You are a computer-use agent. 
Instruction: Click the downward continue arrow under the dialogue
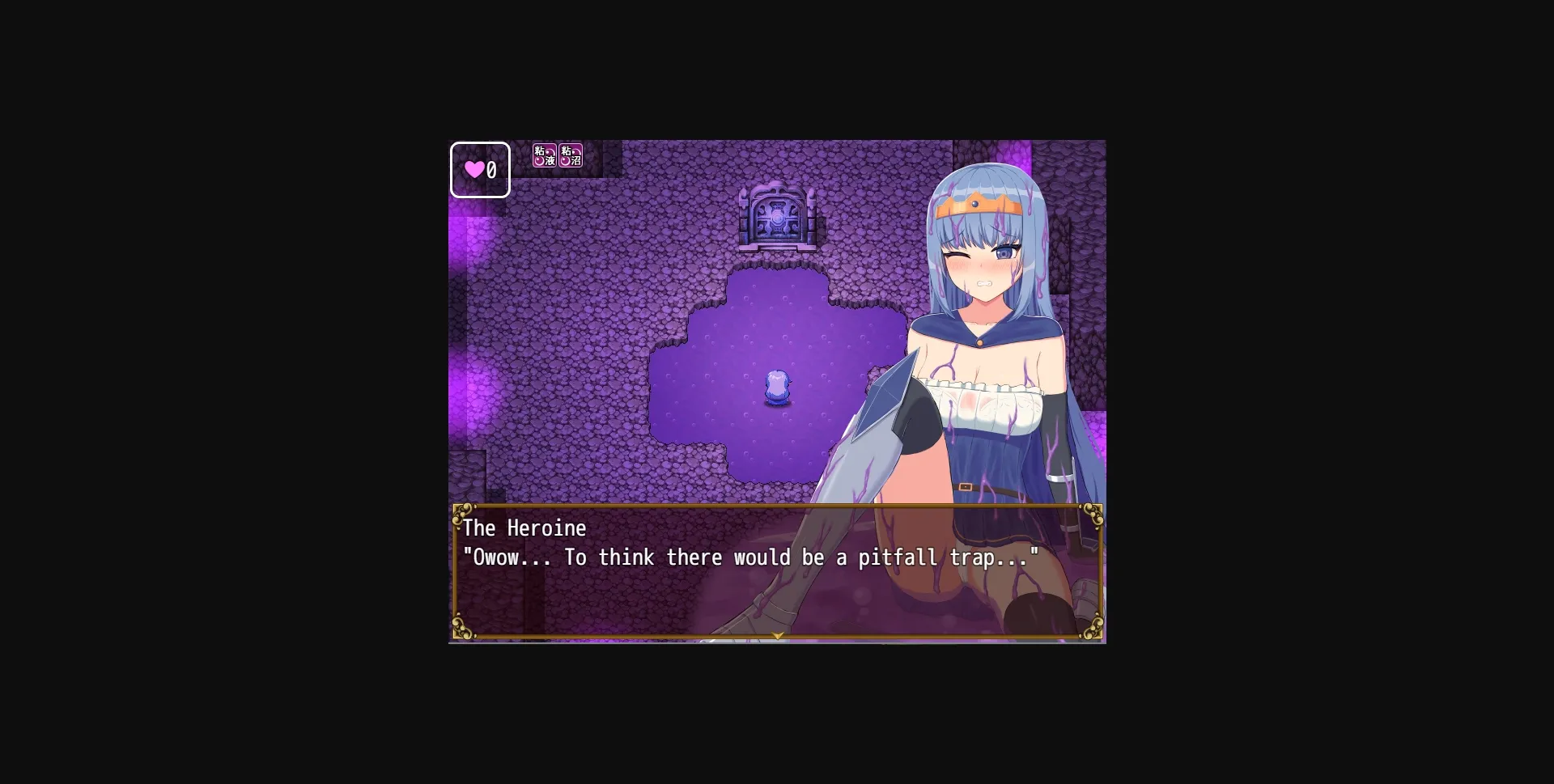pyautogui.click(x=777, y=636)
